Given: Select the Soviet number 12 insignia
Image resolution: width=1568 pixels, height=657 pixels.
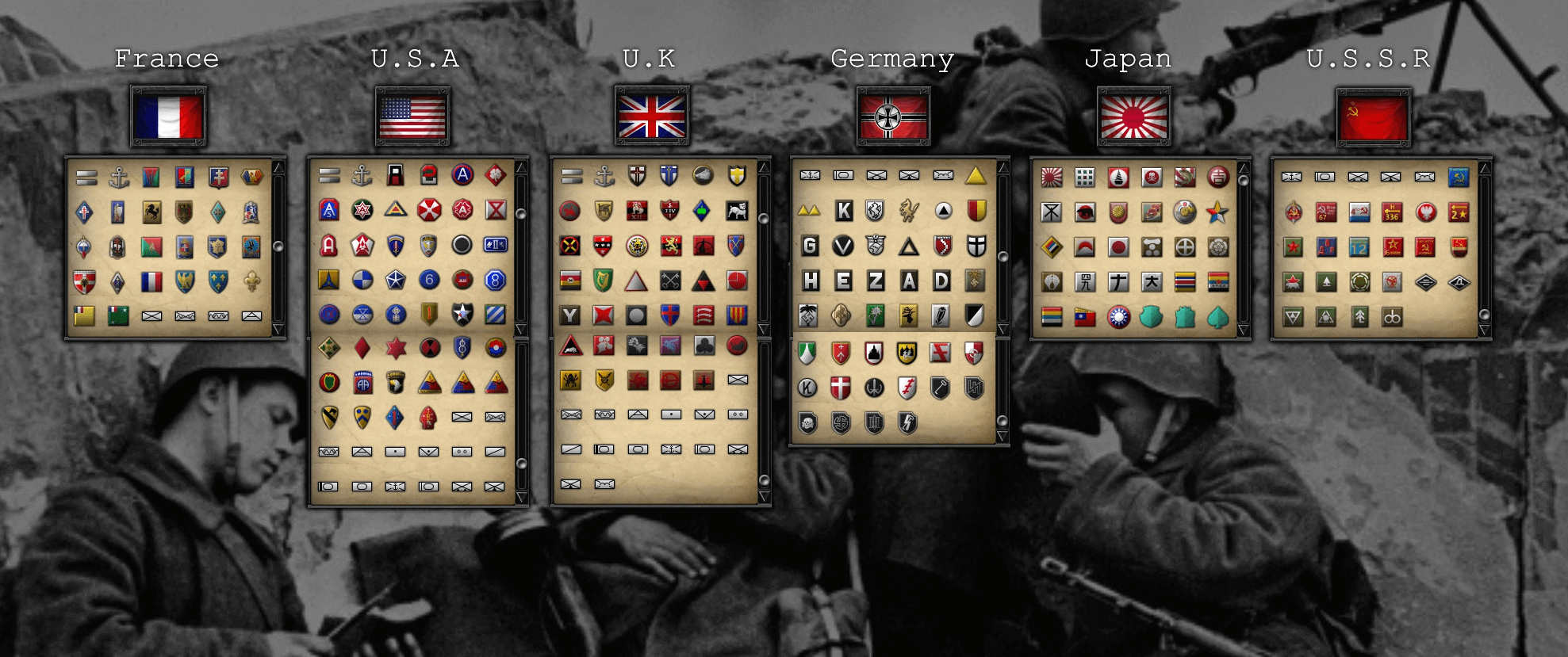Looking at the screenshot, I should (x=1359, y=247).
